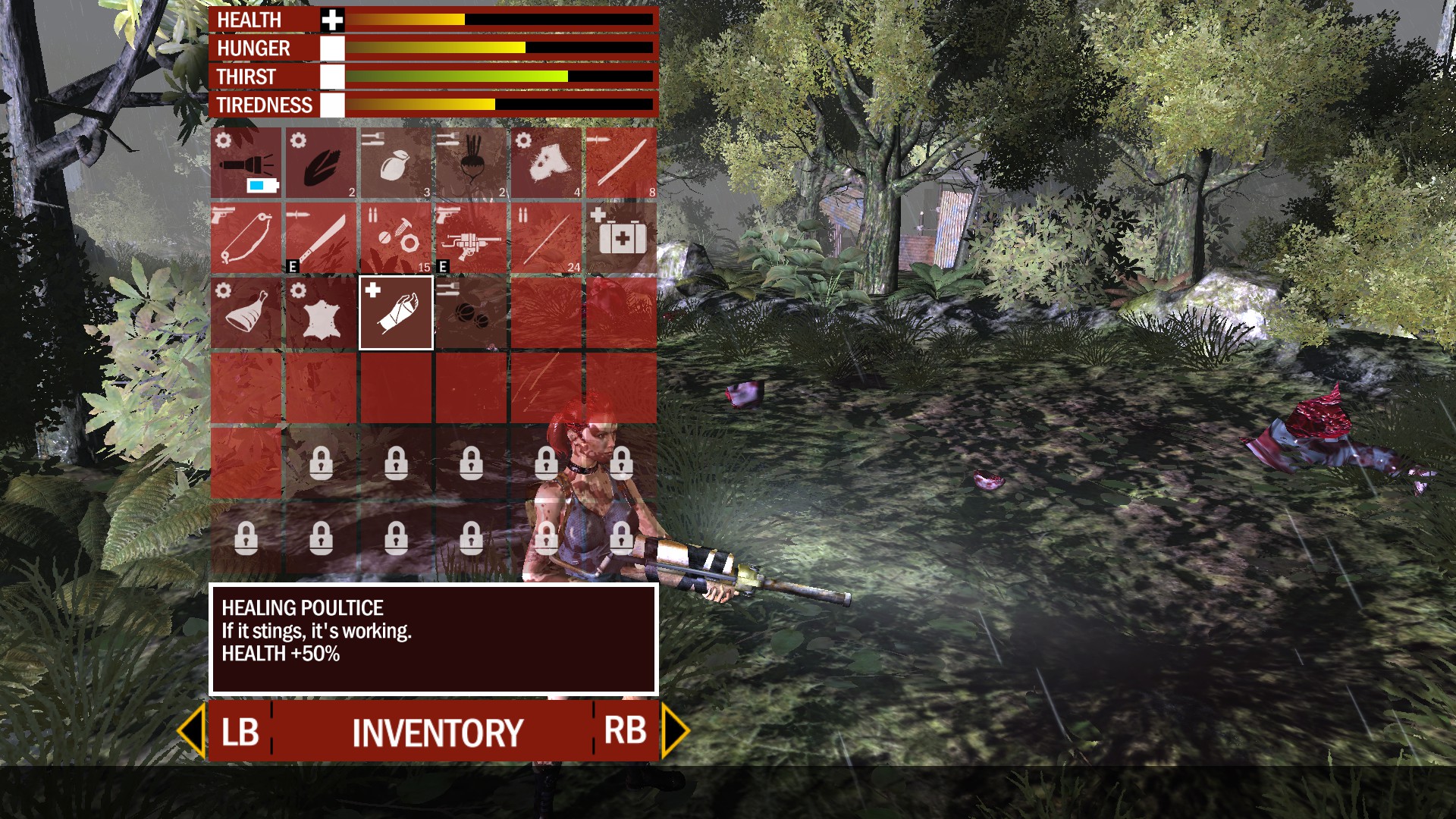Select the improvised nail gun weapon
This screenshot has width=1456, height=819.
tap(469, 237)
